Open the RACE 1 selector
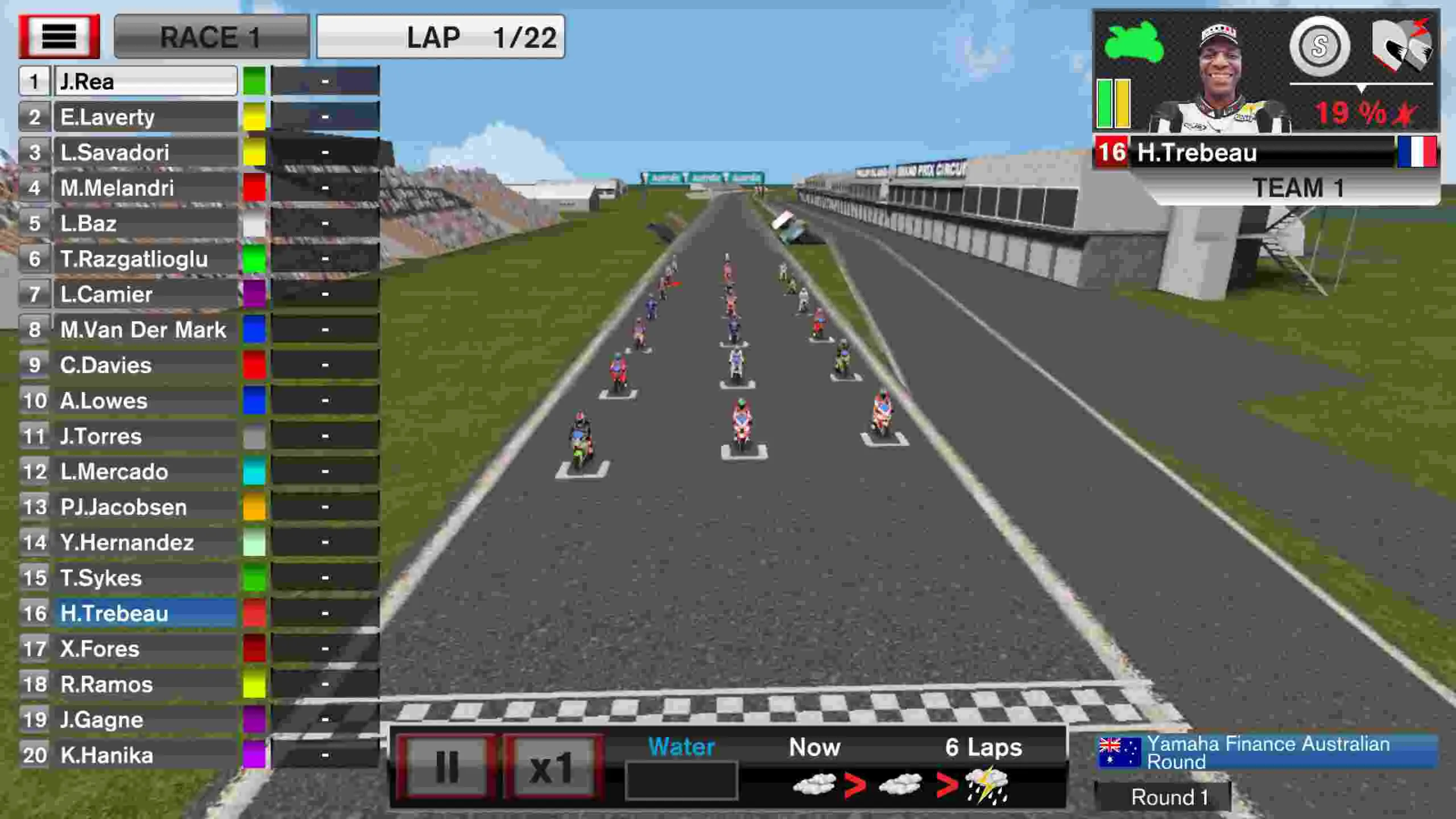This screenshot has width=1456, height=819. (212, 38)
